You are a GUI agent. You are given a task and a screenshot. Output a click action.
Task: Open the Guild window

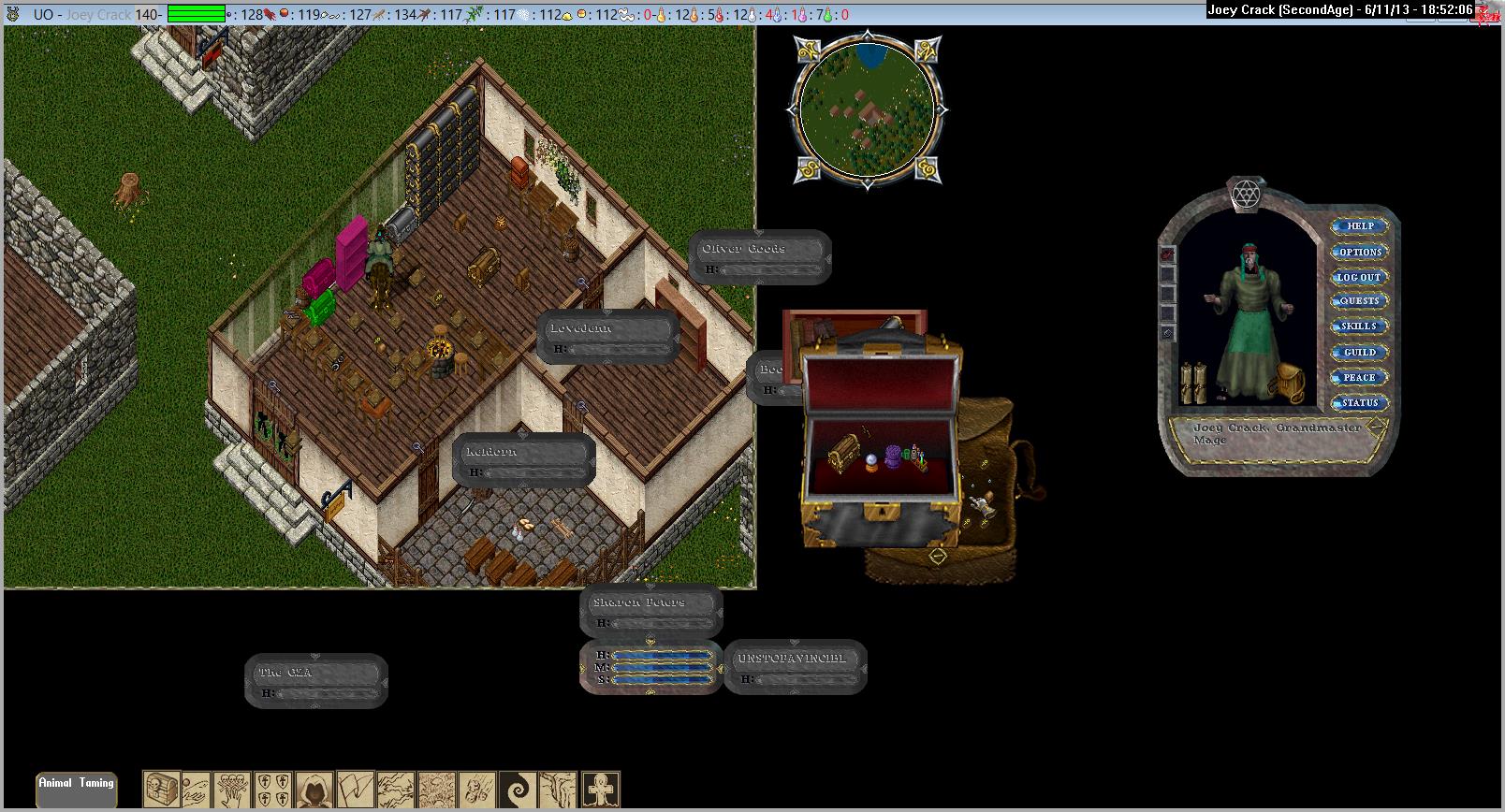pyautogui.click(x=1360, y=352)
